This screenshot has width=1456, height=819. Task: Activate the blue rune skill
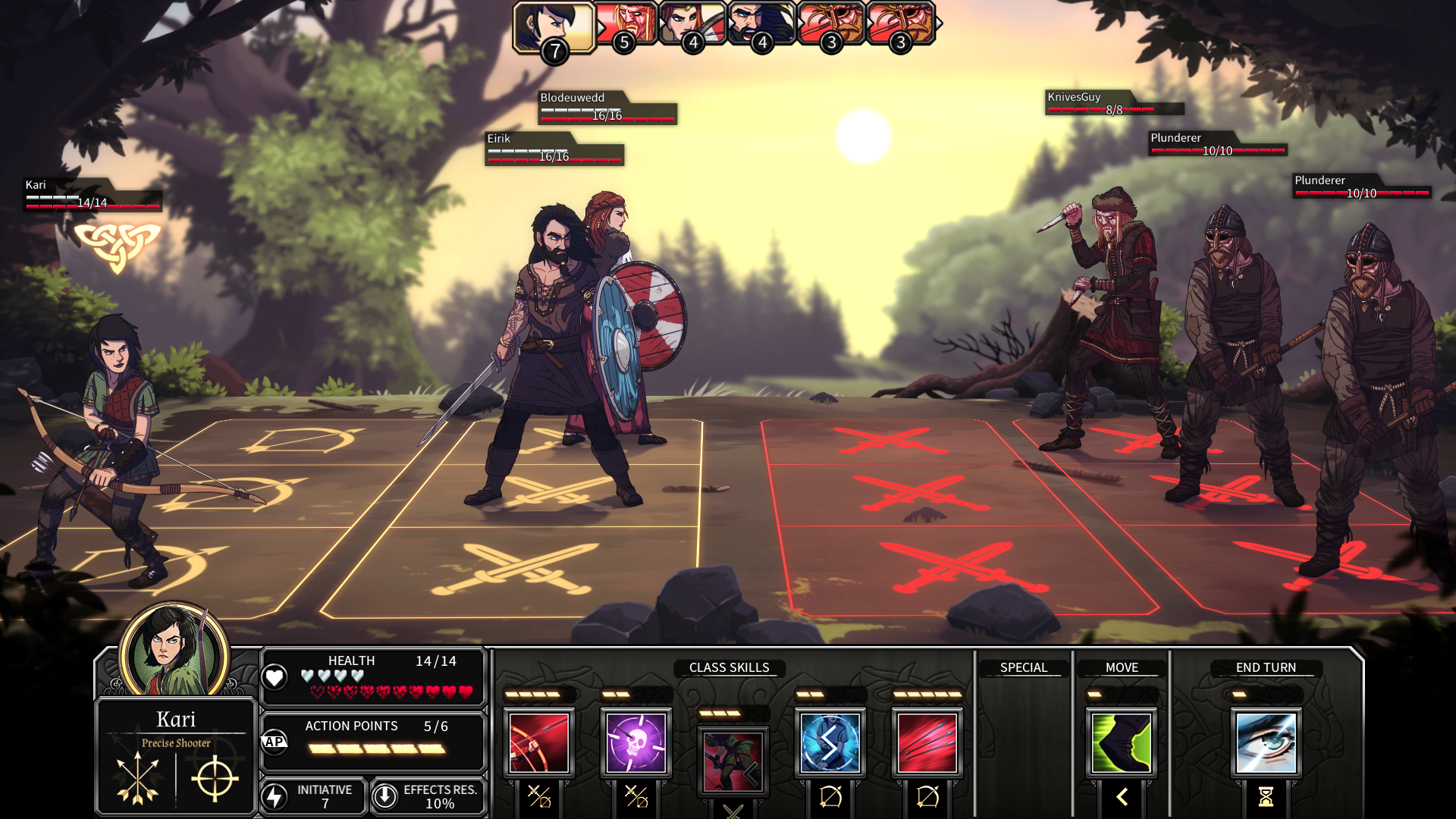pos(830,742)
